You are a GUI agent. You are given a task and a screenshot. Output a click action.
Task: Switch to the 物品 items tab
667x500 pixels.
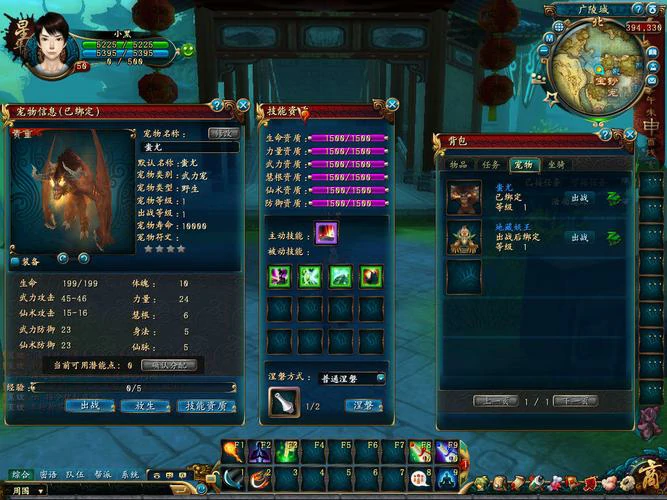[x=459, y=164]
